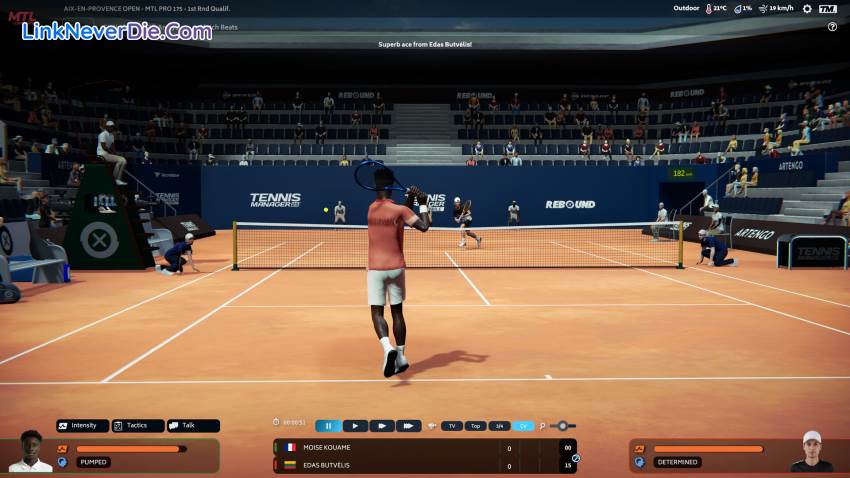This screenshot has width=850, height=478.
Task: Select the highlighted CV camera view
Action: click(x=523, y=426)
